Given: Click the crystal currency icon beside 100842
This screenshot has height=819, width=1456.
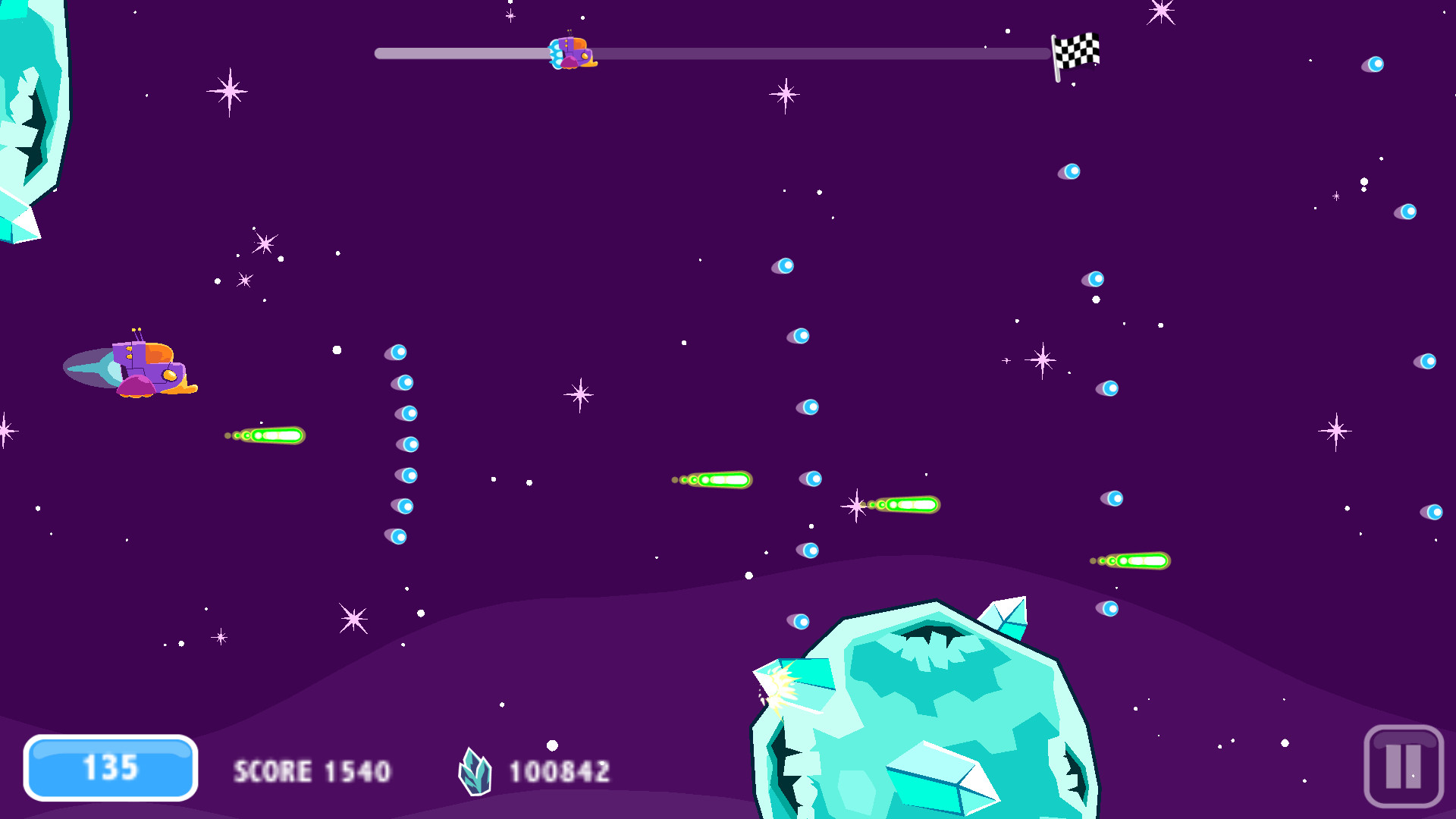Looking at the screenshot, I should coord(475,771).
